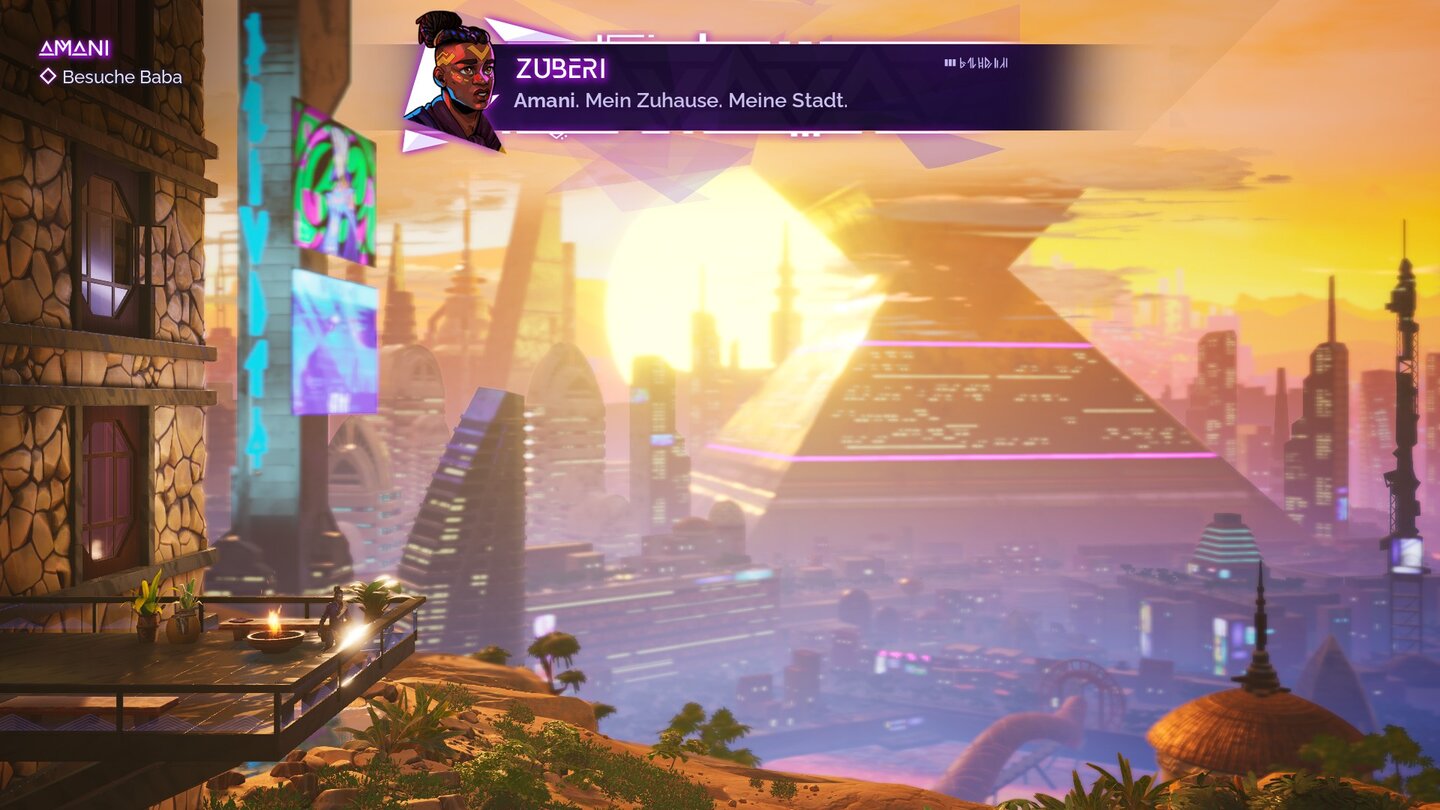1440x810 pixels.
Task: Click the glowing pyramid in the skyline
Action: tap(950, 400)
